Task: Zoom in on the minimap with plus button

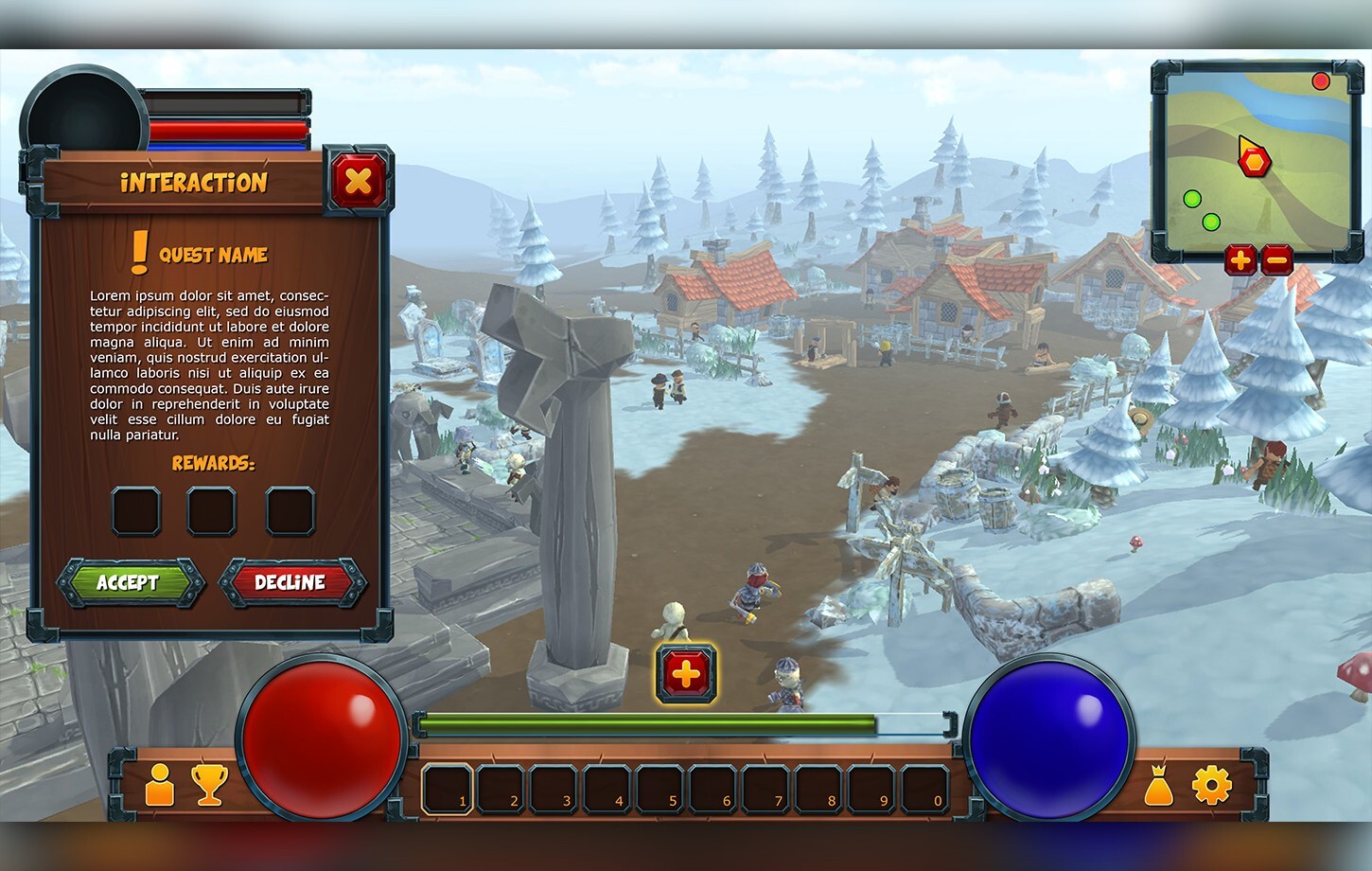Action: (x=1240, y=260)
